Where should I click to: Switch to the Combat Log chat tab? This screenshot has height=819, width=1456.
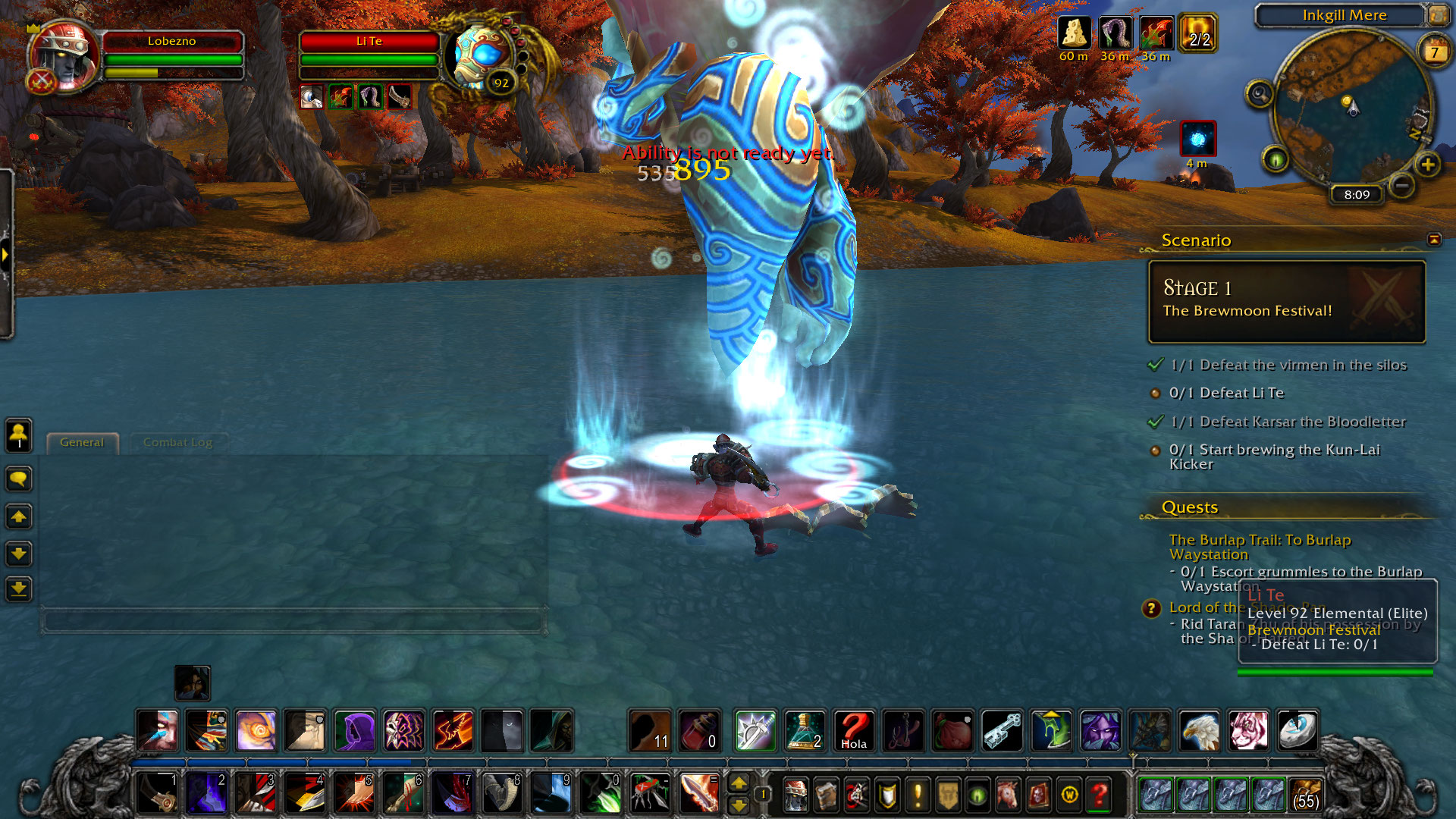click(177, 442)
